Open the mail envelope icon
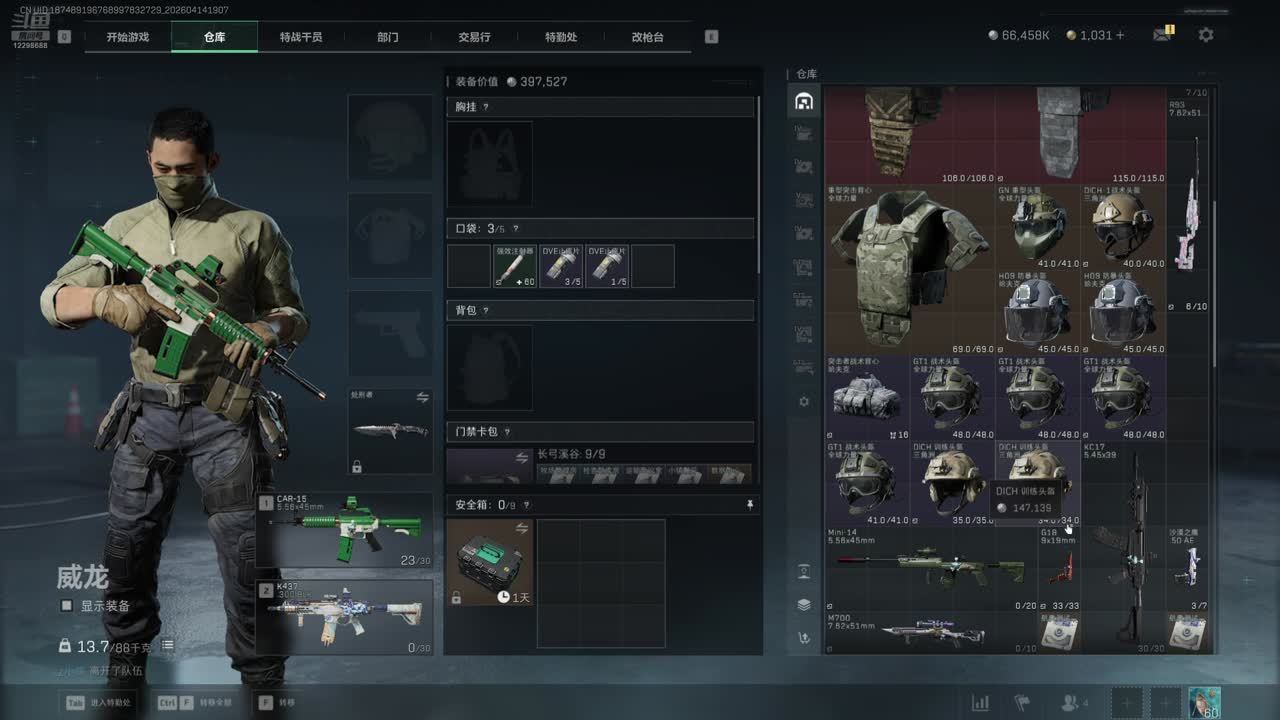Image resolution: width=1280 pixels, height=720 pixels. 1161,35
